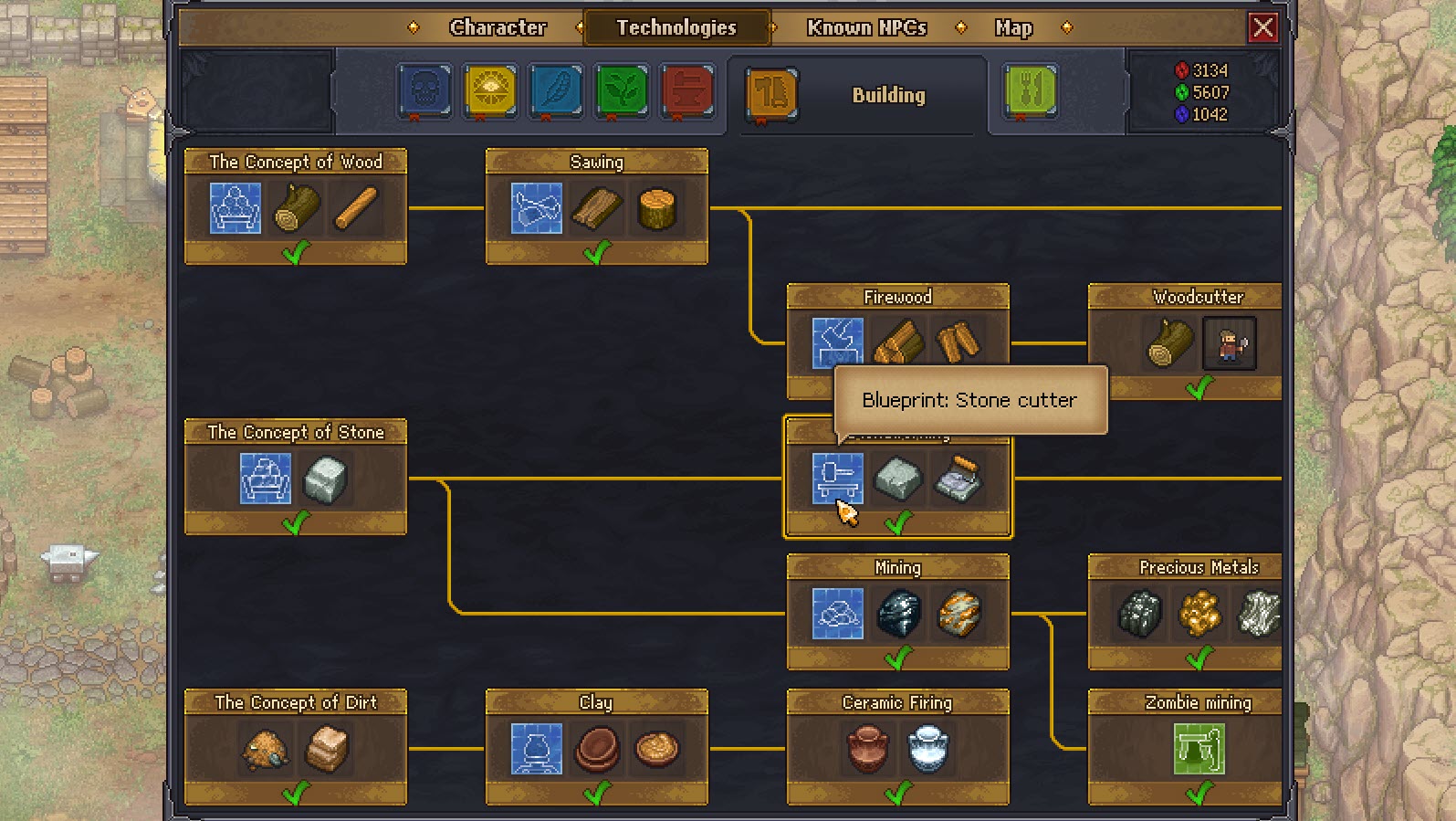Select The Concept of Dirt technology node

pos(296,703)
